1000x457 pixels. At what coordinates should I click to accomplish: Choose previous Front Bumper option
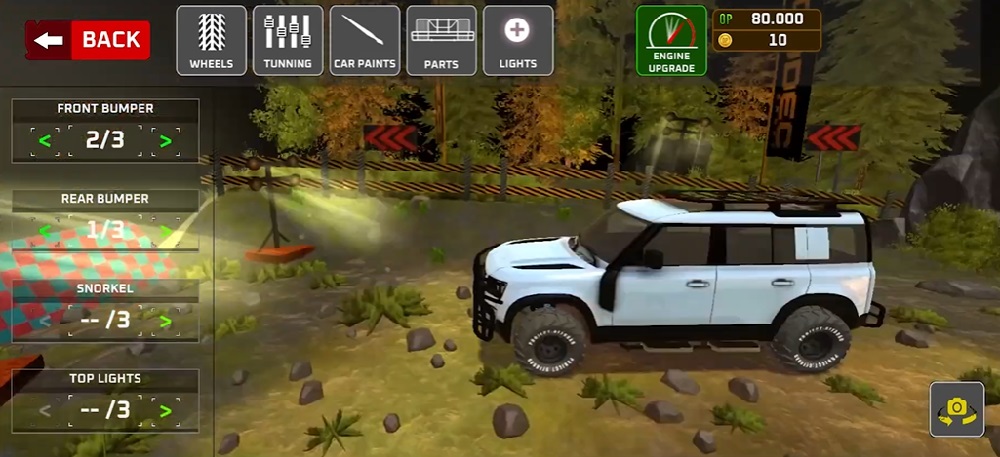[x=44, y=141]
